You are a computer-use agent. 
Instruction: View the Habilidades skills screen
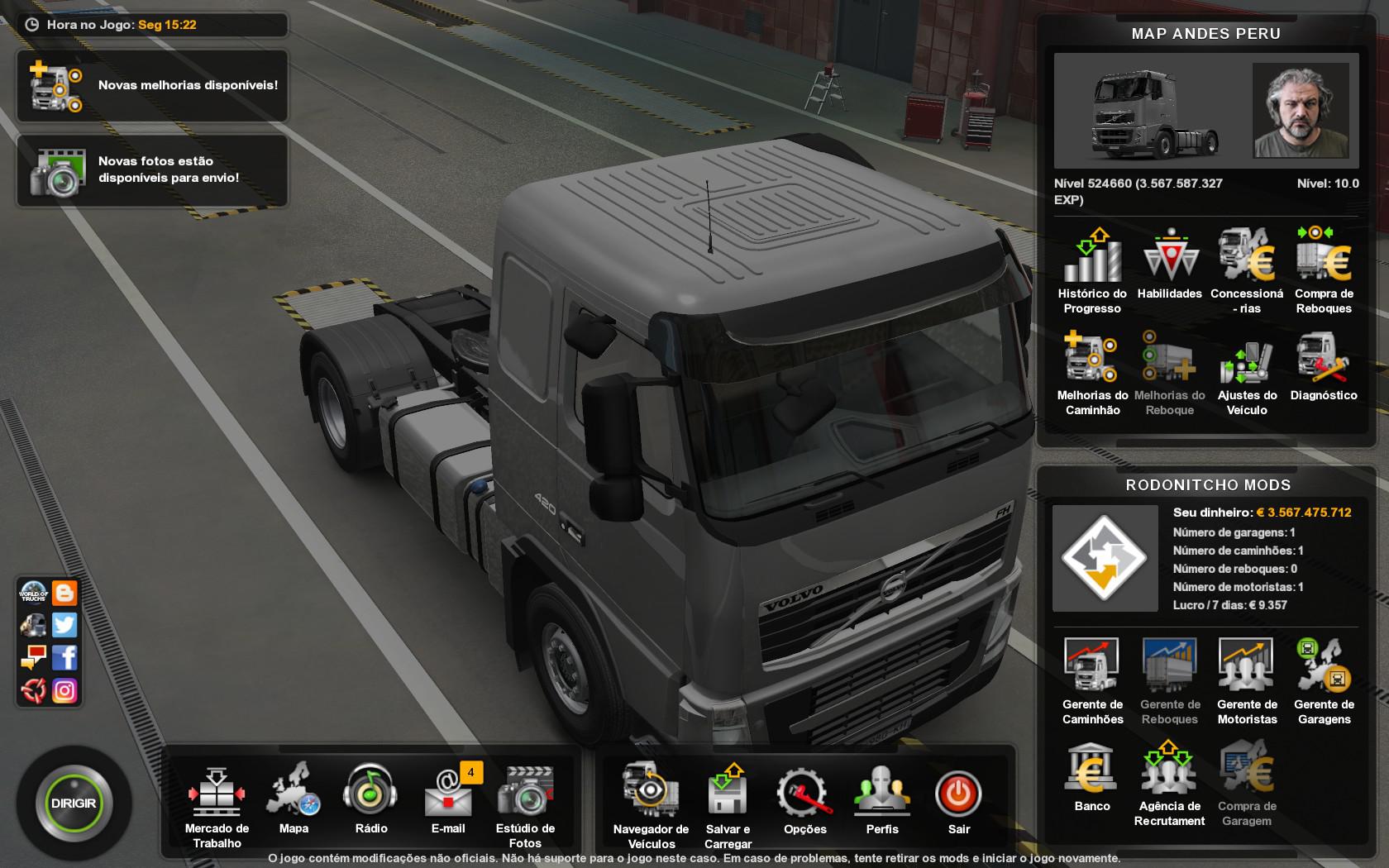(x=1170, y=265)
